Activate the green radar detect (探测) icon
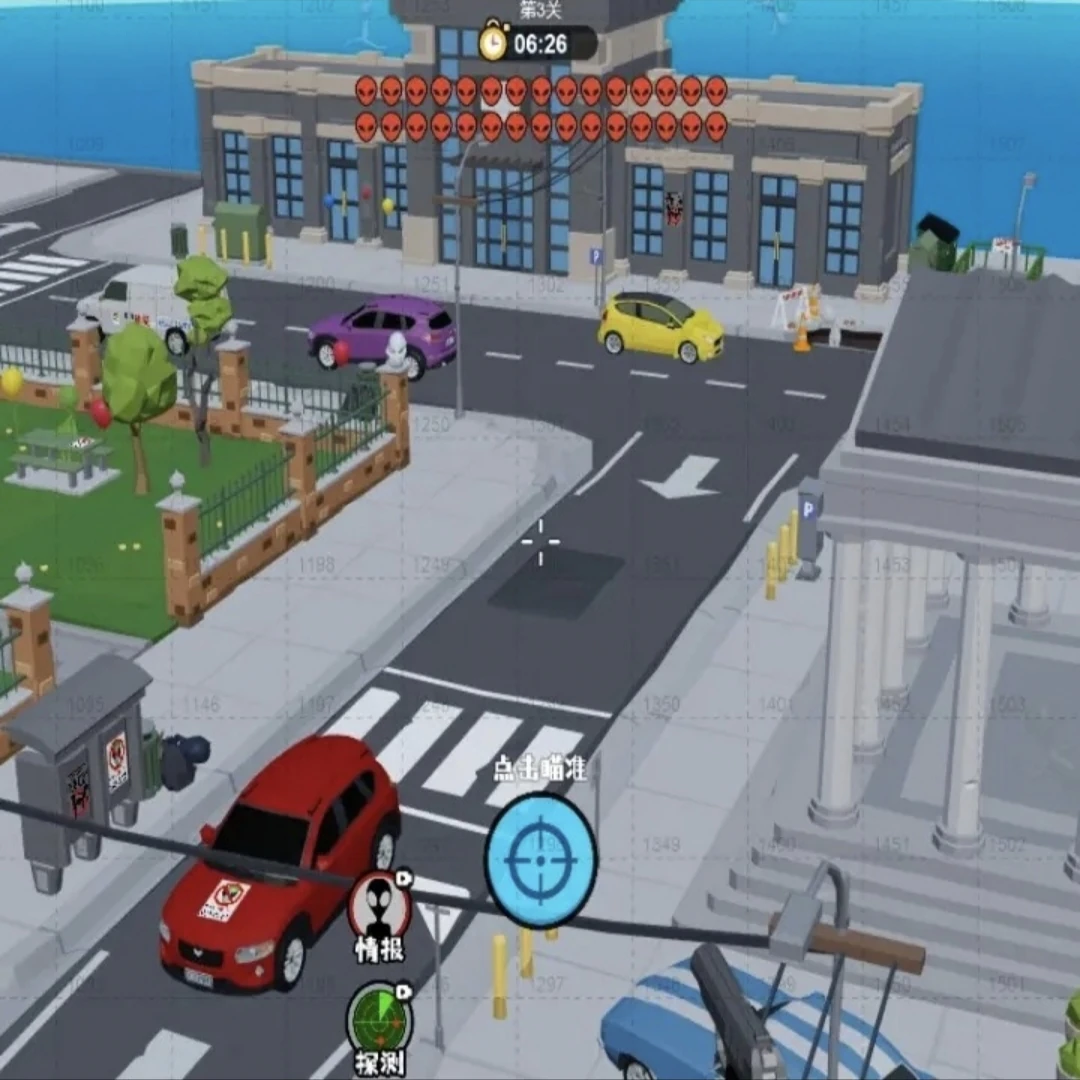 (x=379, y=1022)
